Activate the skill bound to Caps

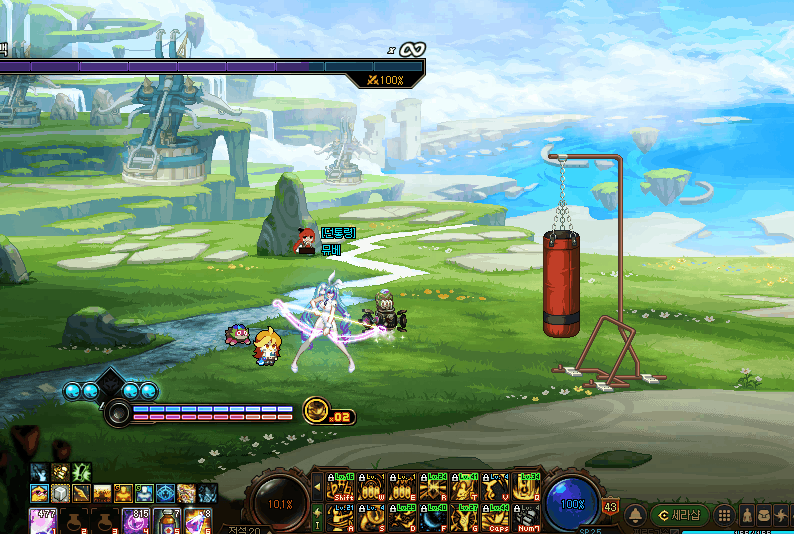(495, 517)
